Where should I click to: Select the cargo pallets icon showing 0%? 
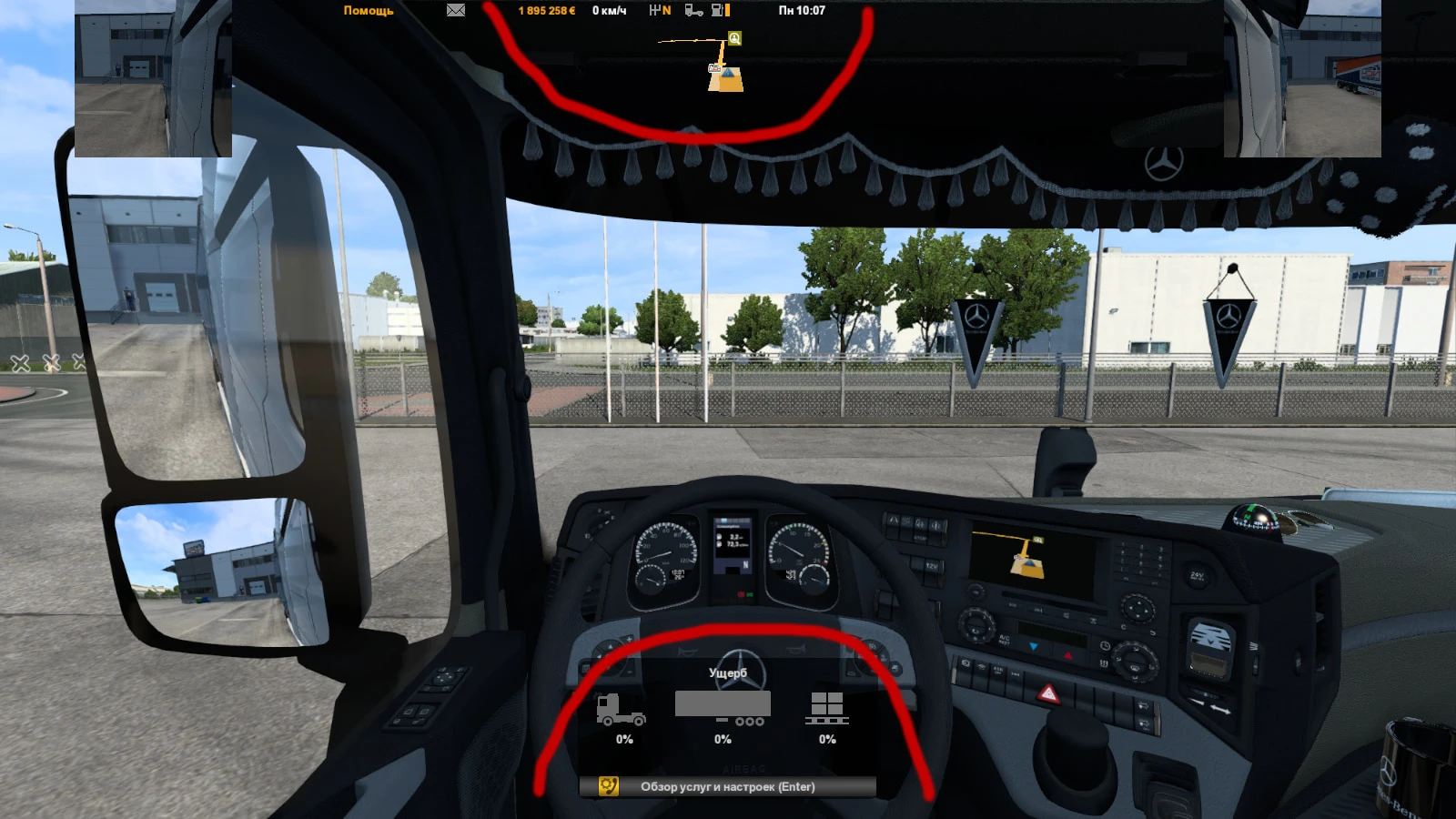click(x=826, y=710)
